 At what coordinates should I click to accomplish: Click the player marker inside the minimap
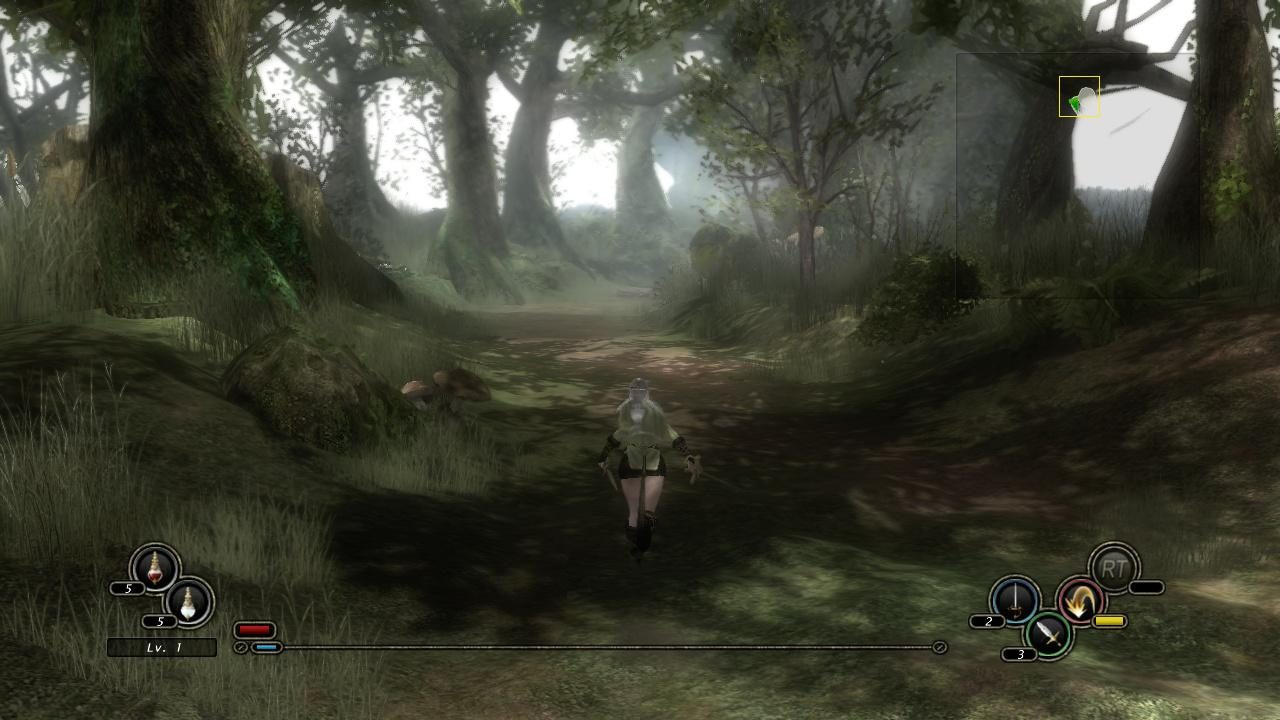coord(1078,97)
